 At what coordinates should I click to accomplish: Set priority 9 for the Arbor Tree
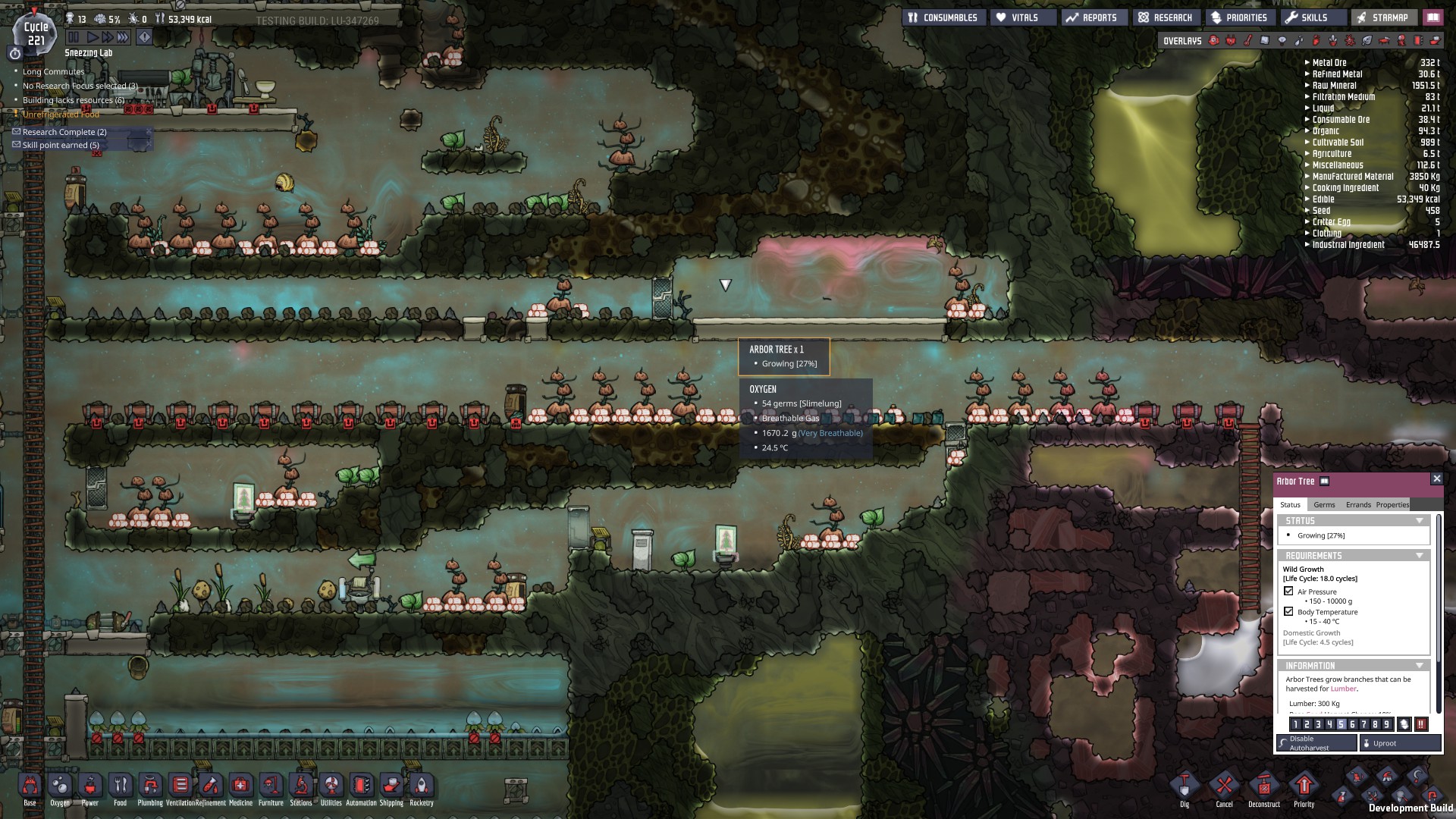(1387, 723)
